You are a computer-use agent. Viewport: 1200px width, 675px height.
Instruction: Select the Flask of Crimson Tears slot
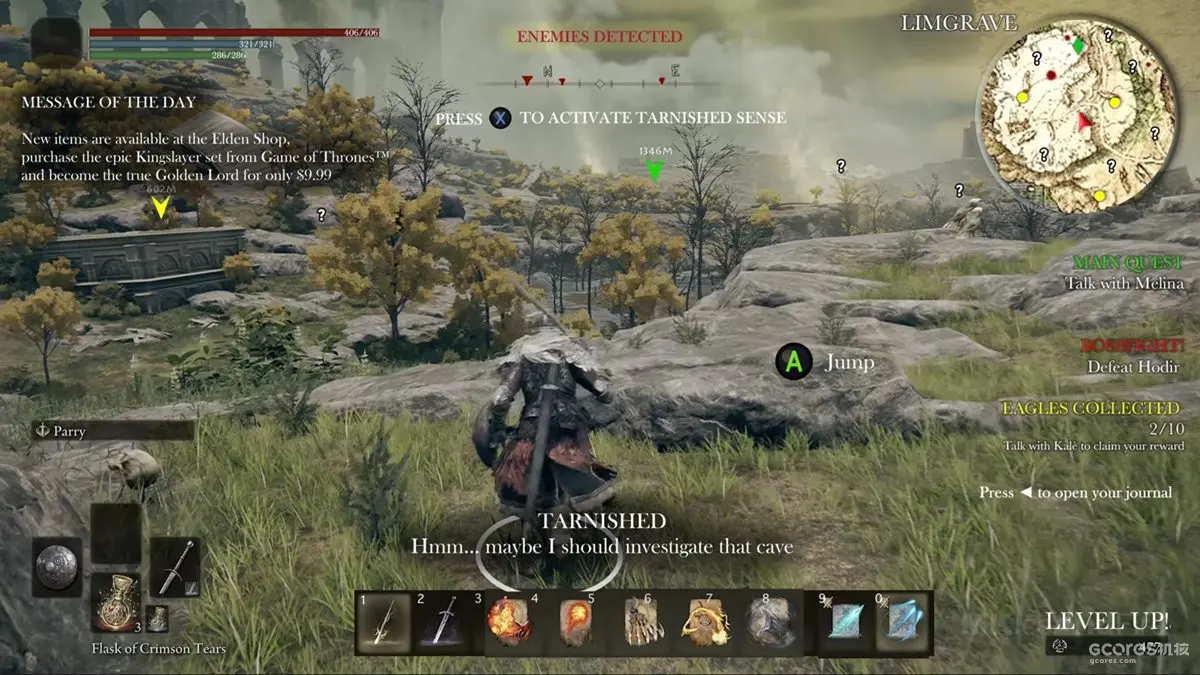coord(116,602)
